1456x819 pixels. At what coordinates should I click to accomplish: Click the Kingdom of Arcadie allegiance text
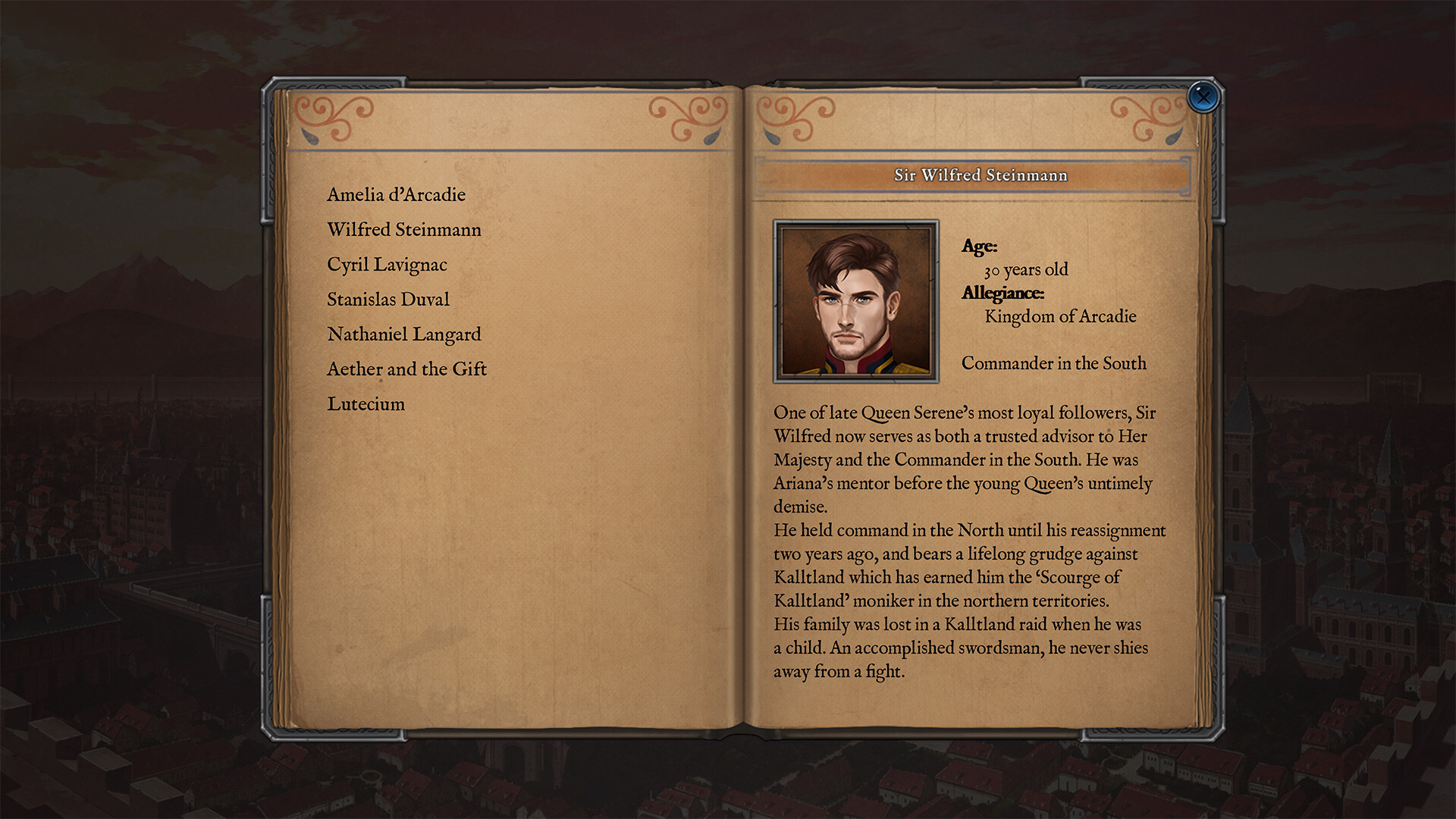pos(1059,317)
